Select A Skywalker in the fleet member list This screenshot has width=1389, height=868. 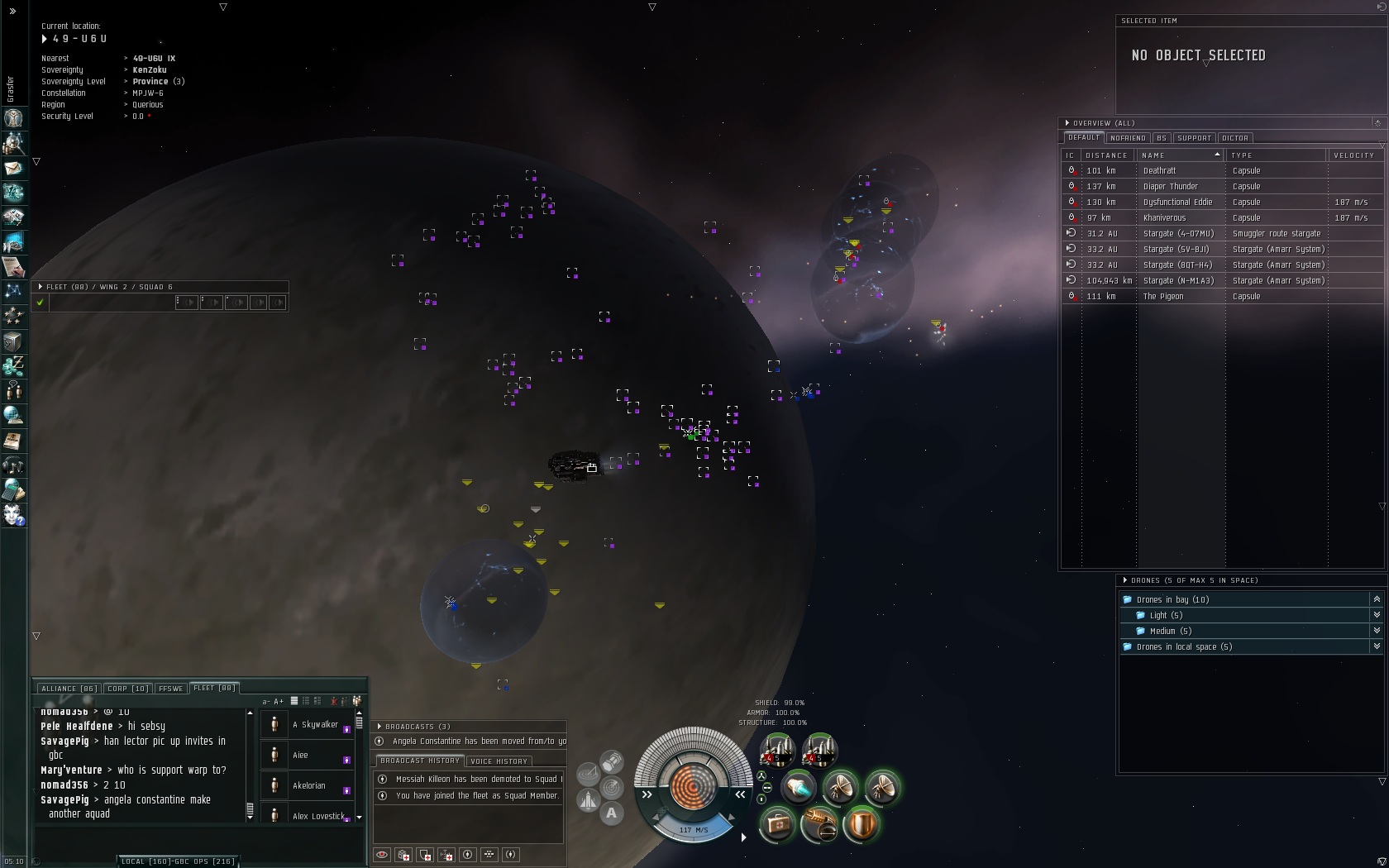[315, 725]
